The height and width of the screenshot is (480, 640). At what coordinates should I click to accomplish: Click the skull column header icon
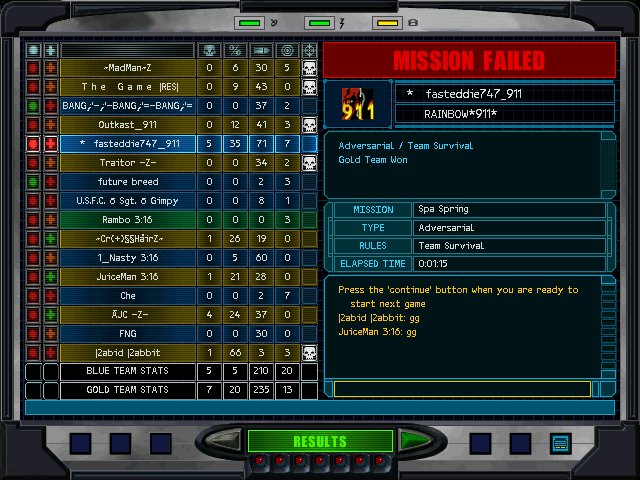(x=209, y=50)
